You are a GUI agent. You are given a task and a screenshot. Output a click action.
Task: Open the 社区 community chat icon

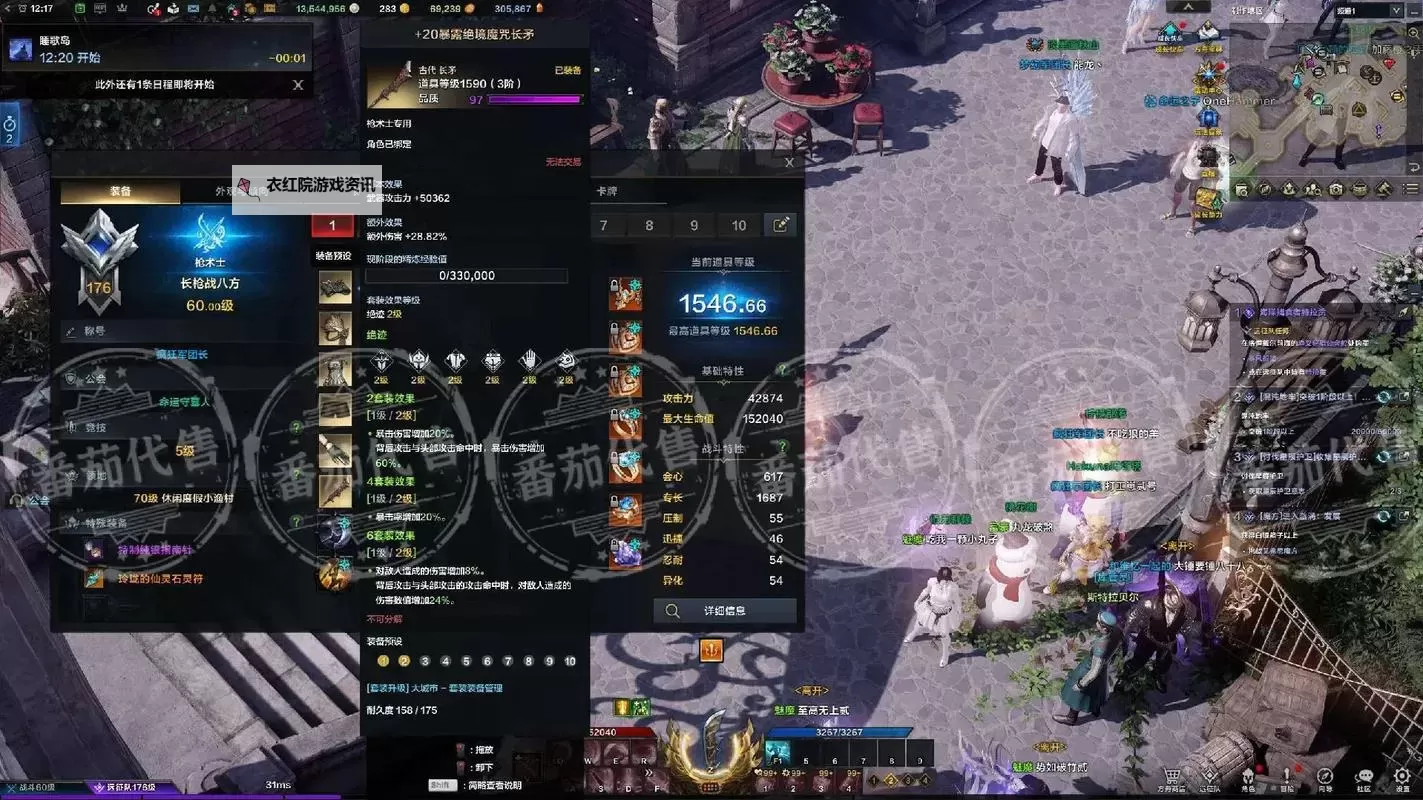tap(1364, 774)
